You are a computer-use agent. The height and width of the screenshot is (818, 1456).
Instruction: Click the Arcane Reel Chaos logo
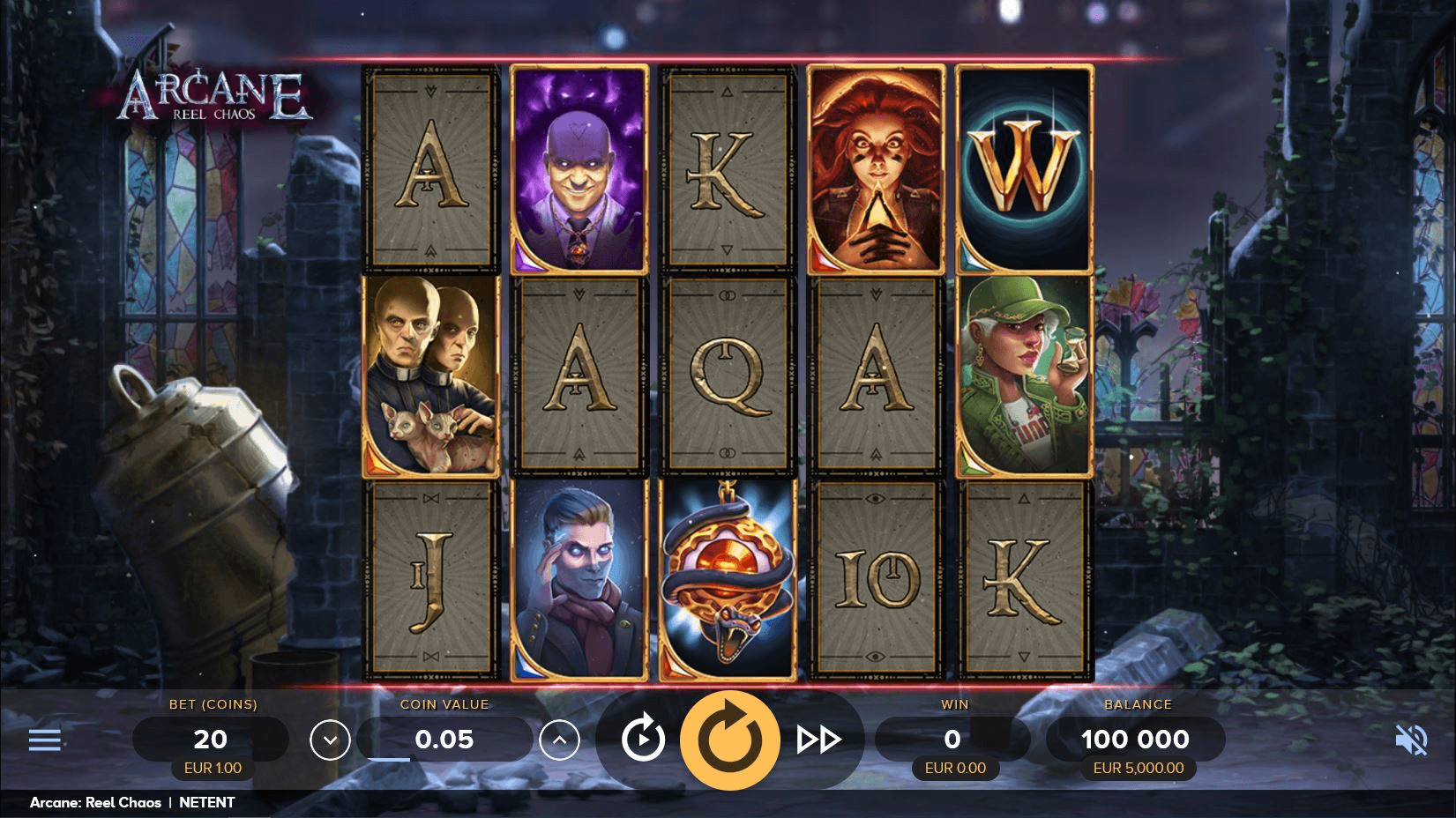pyautogui.click(x=214, y=95)
